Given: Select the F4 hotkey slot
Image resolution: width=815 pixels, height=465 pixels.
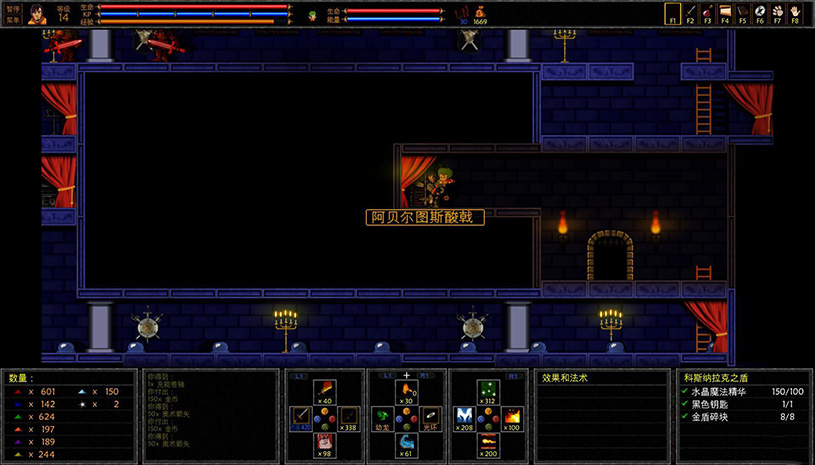Looking at the screenshot, I should [724, 14].
